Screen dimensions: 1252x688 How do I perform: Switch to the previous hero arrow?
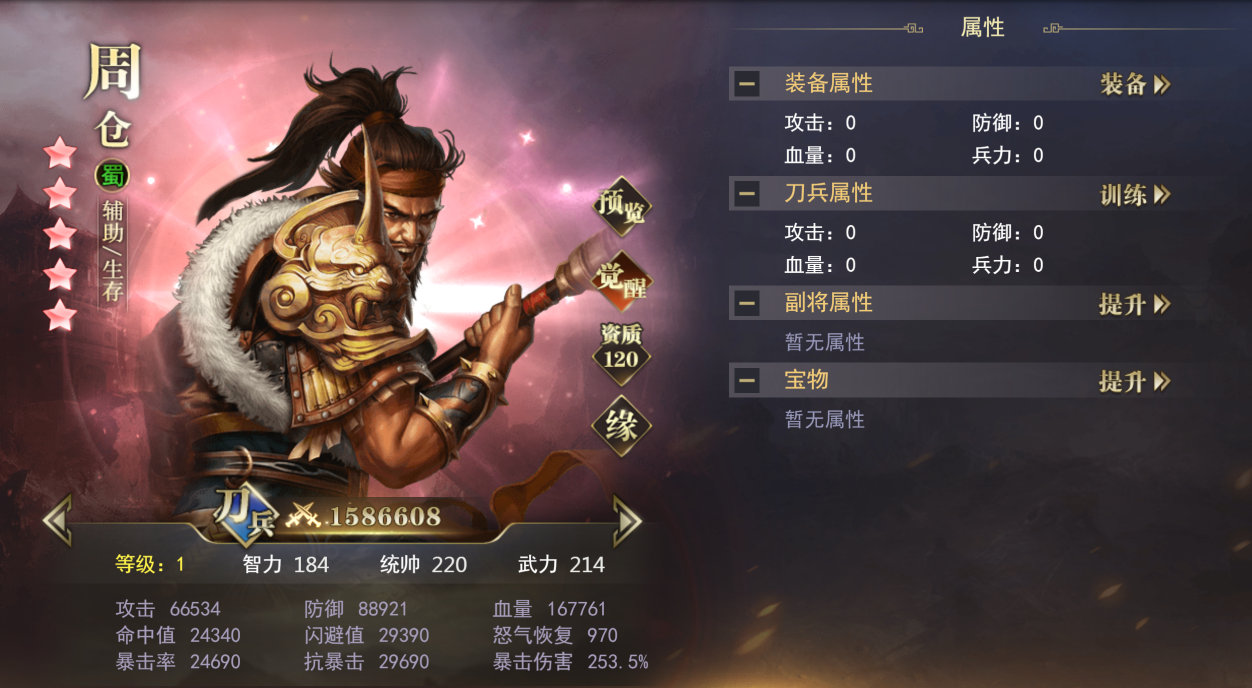click(x=57, y=519)
